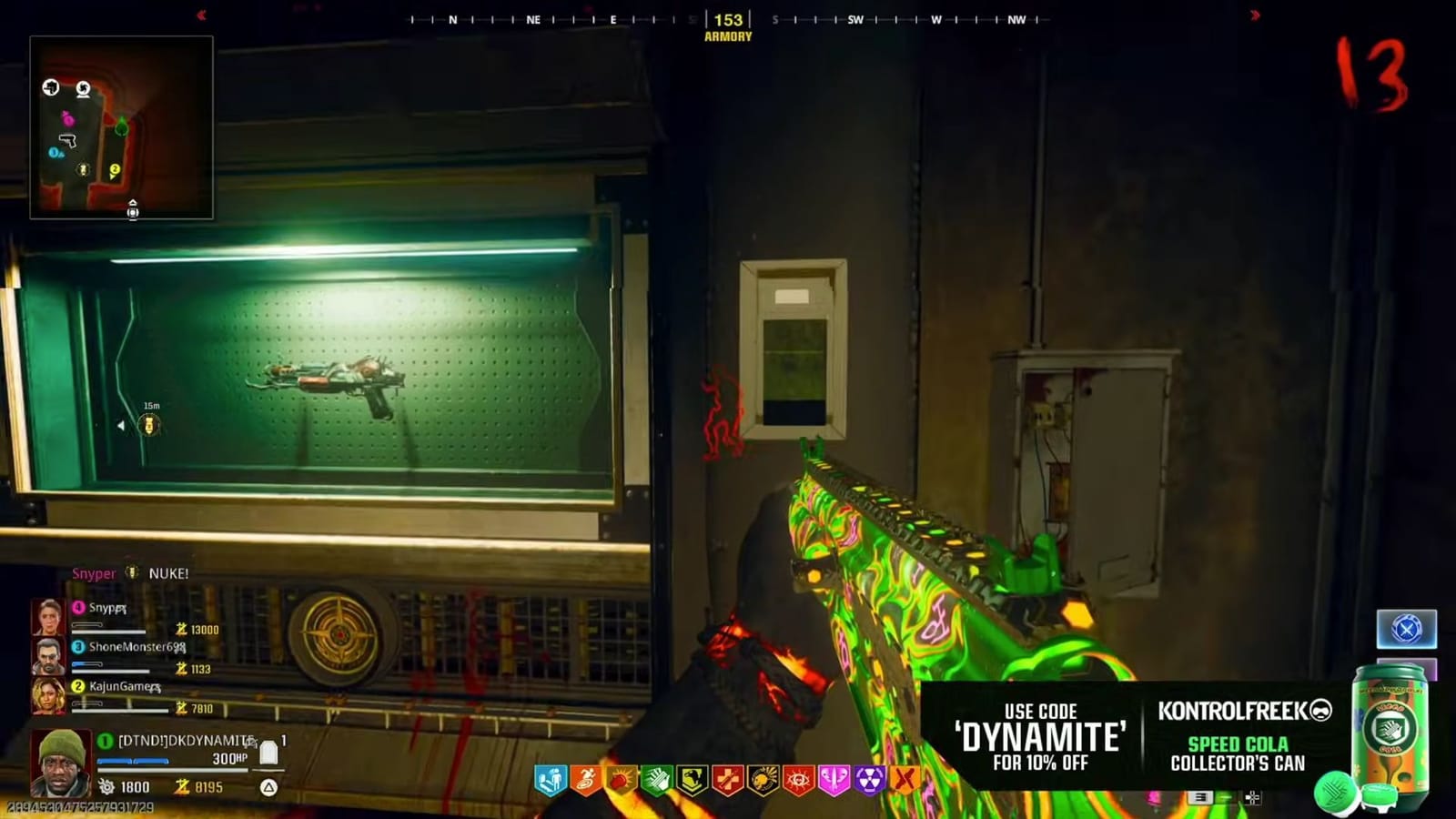The height and width of the screenshot is (819, 1456).
Task: Click KajunGamers' essence count of 7810
Action: pos(200,707)
